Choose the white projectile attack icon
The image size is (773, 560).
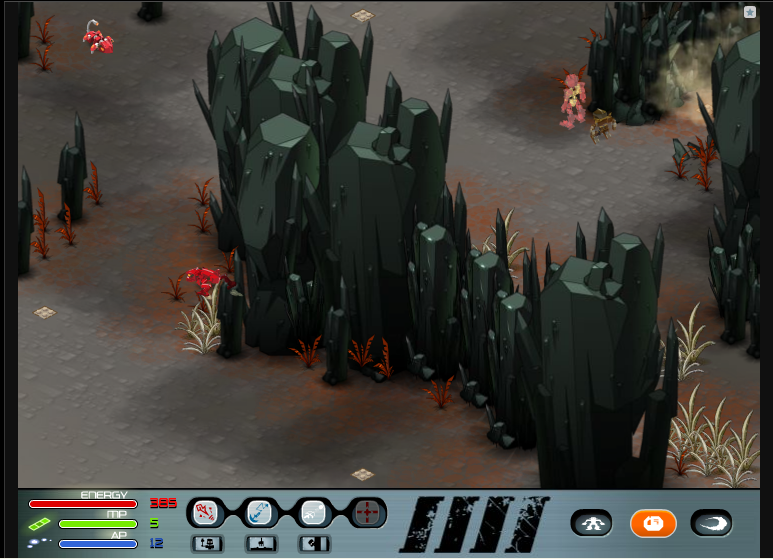[x=314, y=513]
